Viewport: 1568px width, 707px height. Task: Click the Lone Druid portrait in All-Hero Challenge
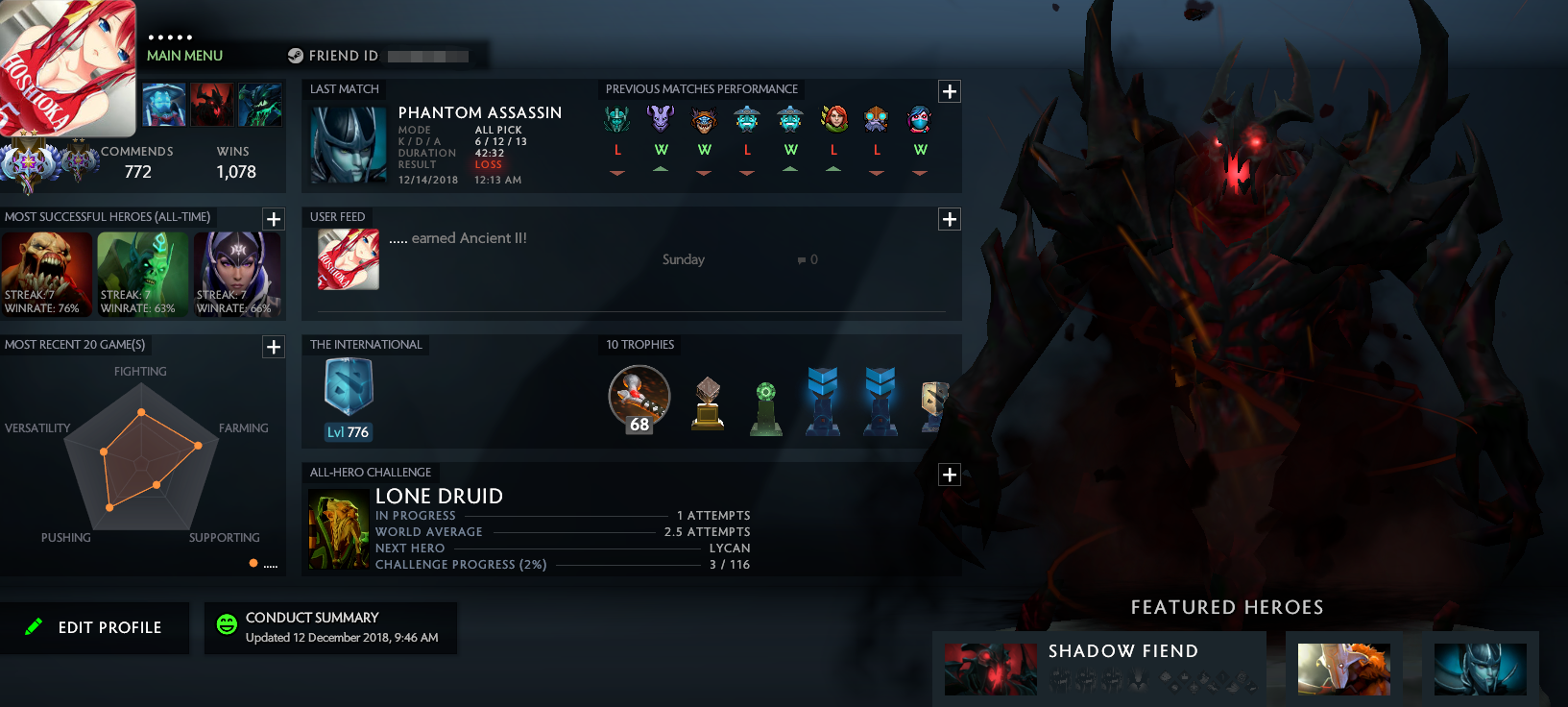[338, 528]
